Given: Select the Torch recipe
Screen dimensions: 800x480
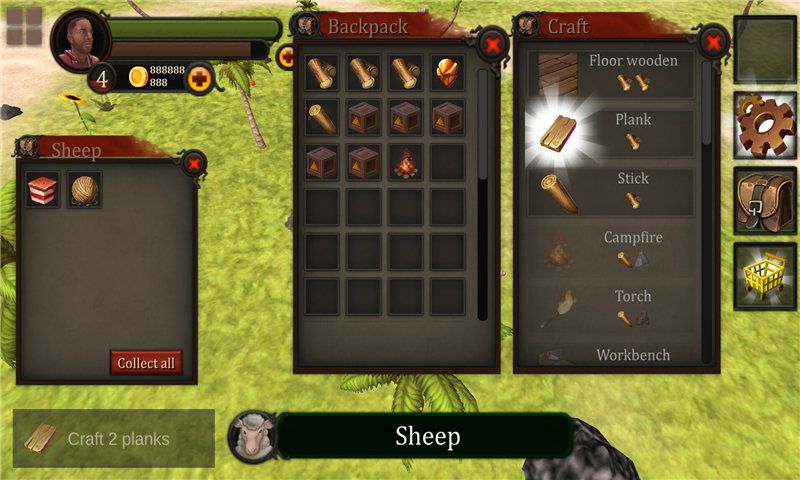Looking at the screenshot, I should [611, 308].
